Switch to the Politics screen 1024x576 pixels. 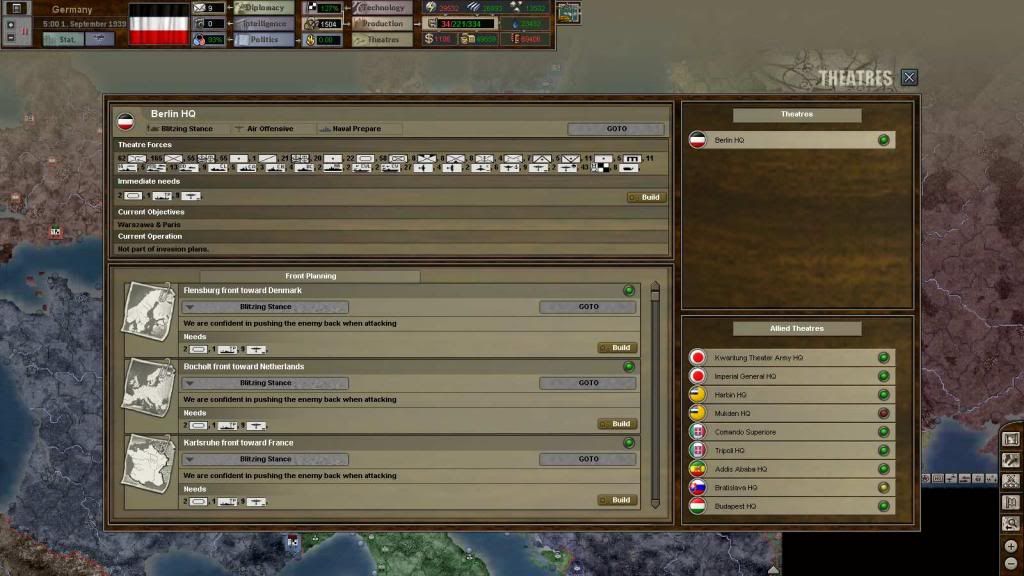pyautogui.click(x=264, y=40)
